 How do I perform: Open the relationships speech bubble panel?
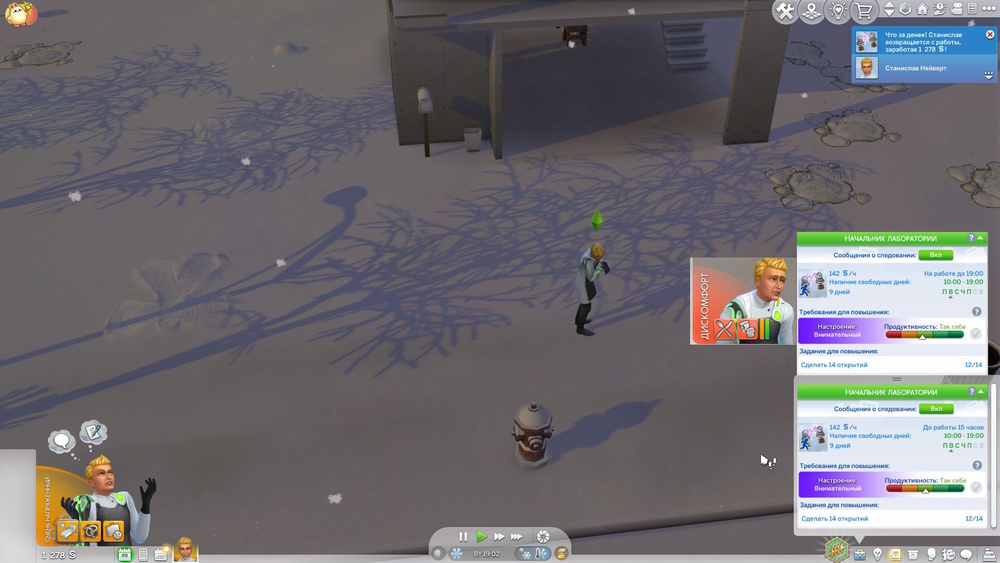pyautogui.click(x=966, y=553)
